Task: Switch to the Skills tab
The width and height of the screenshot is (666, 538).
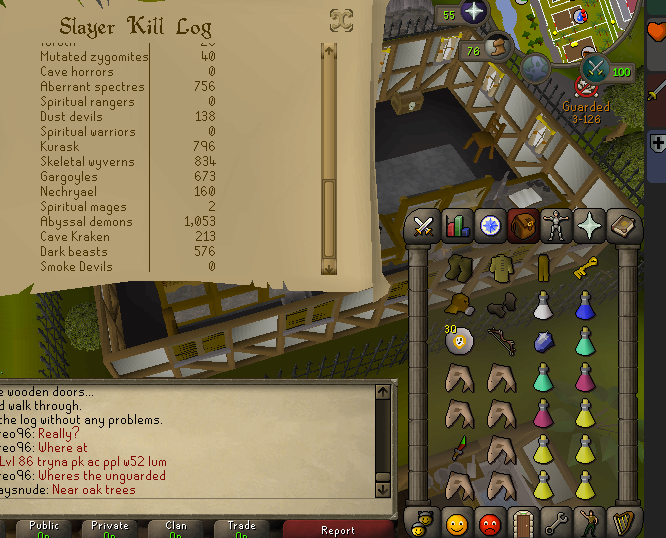Action: coord(457,227)
